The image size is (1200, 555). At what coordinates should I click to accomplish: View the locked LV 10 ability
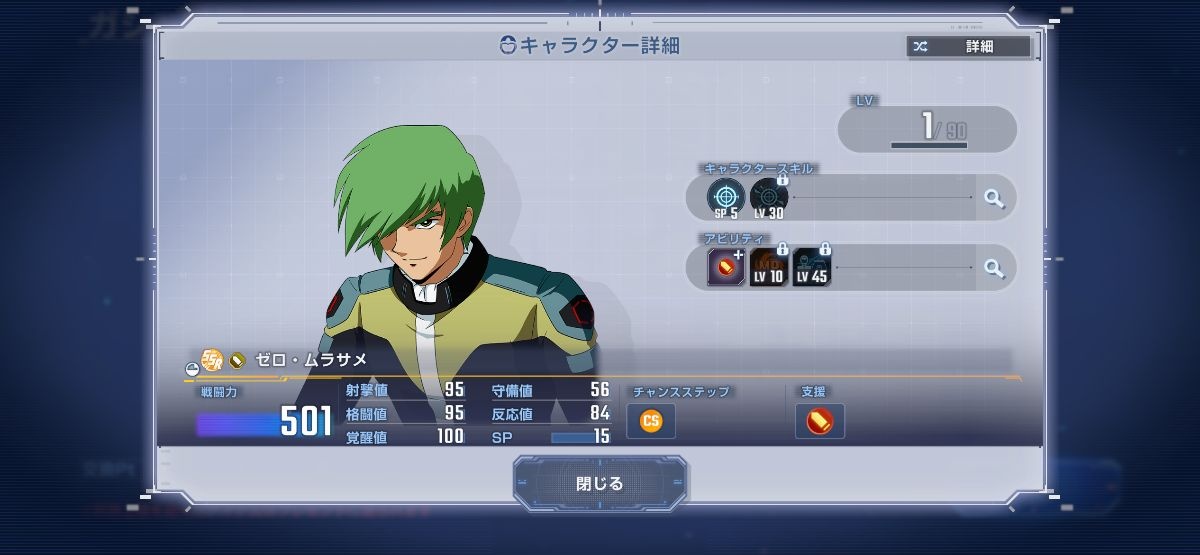point(769,268)
